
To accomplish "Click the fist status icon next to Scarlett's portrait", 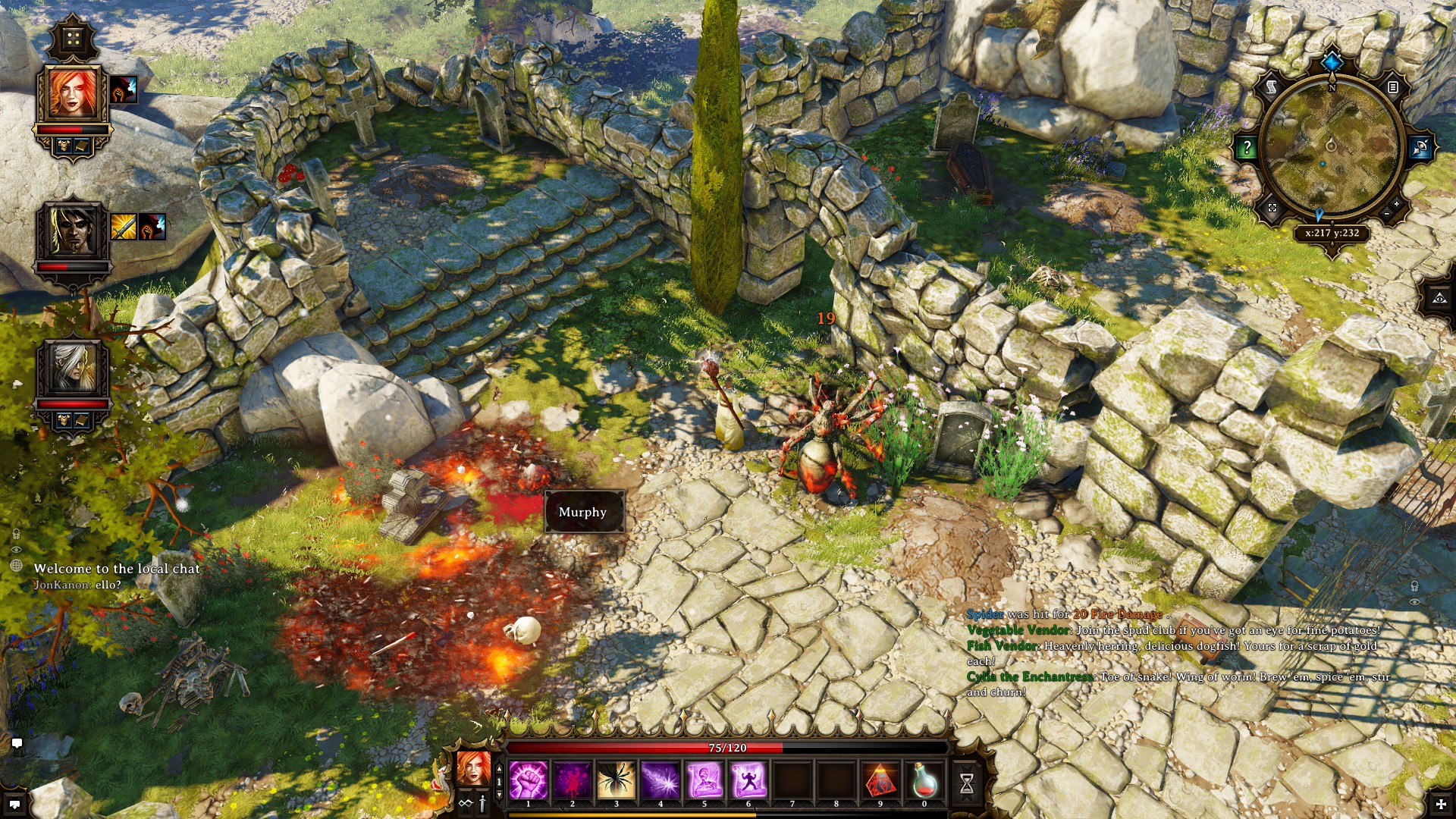I will tap(124, 89).
